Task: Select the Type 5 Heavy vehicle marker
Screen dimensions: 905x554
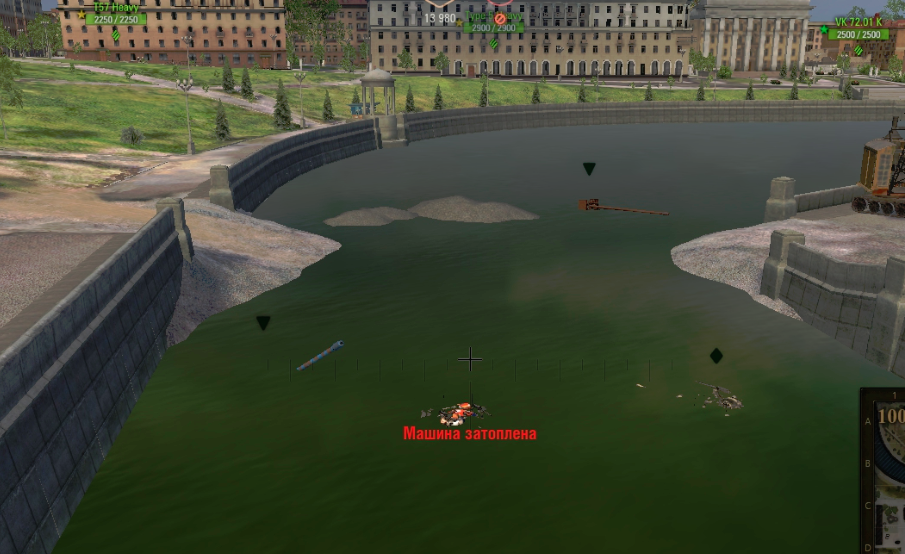Action: click(x=493, y=20)
